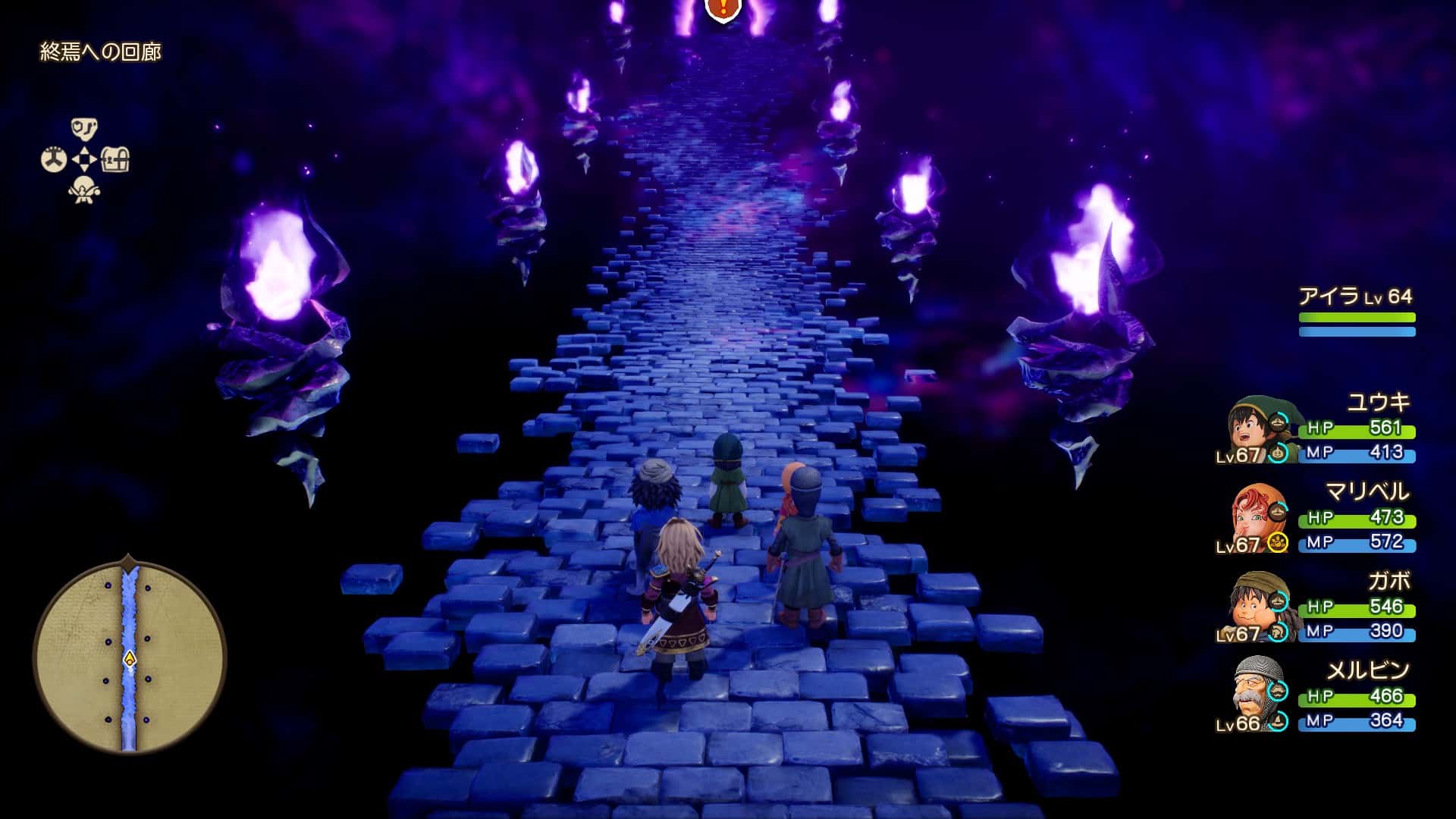The width and height of the screenshot is (1456, 819).
Task: Select the アイラ Lv 64 guest status
Action: (x=1356, y=312)
